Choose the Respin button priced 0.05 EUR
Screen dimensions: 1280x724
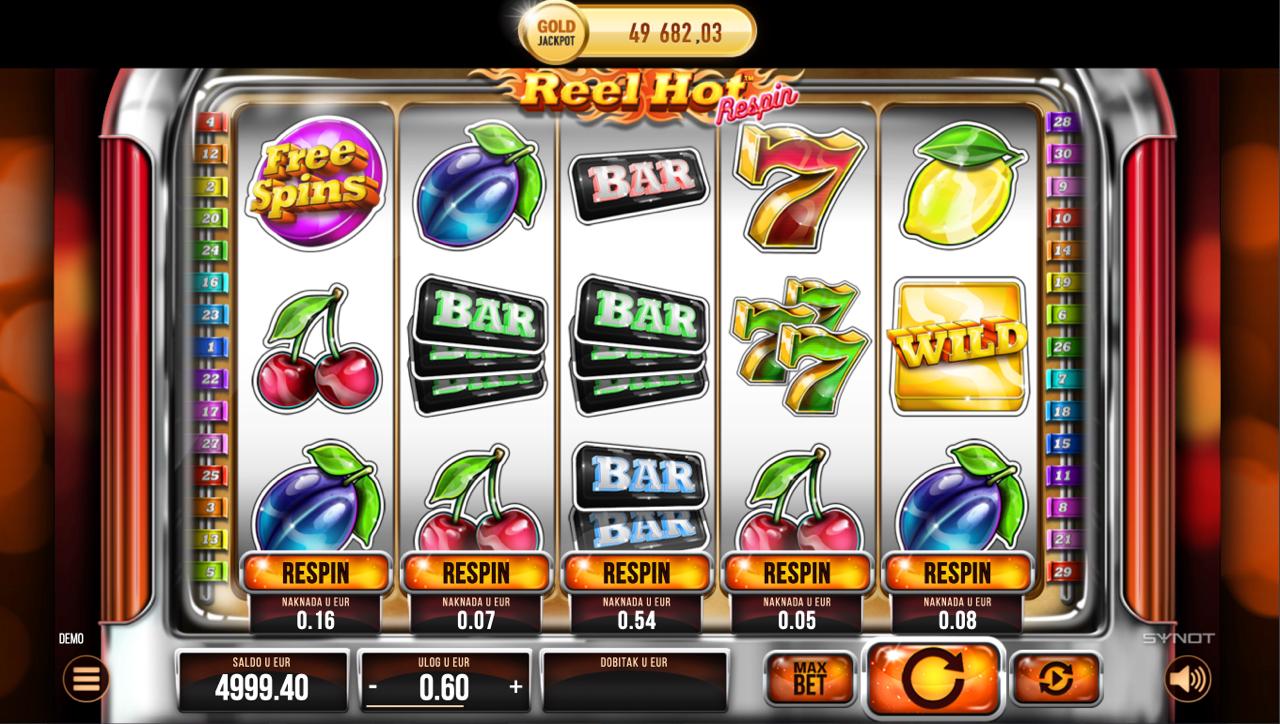(x=797, y=573)
